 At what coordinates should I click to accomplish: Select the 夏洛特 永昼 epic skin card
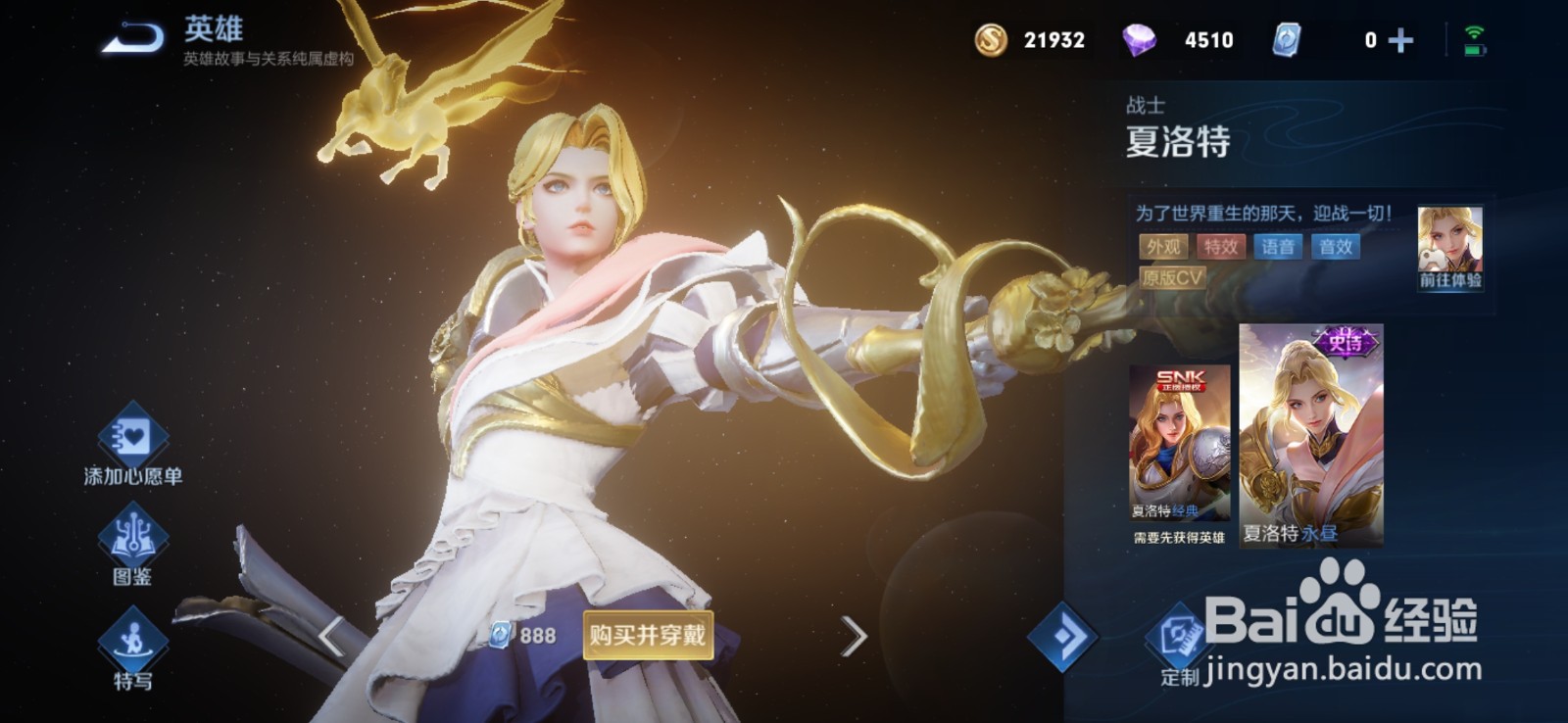(1310, 434)
